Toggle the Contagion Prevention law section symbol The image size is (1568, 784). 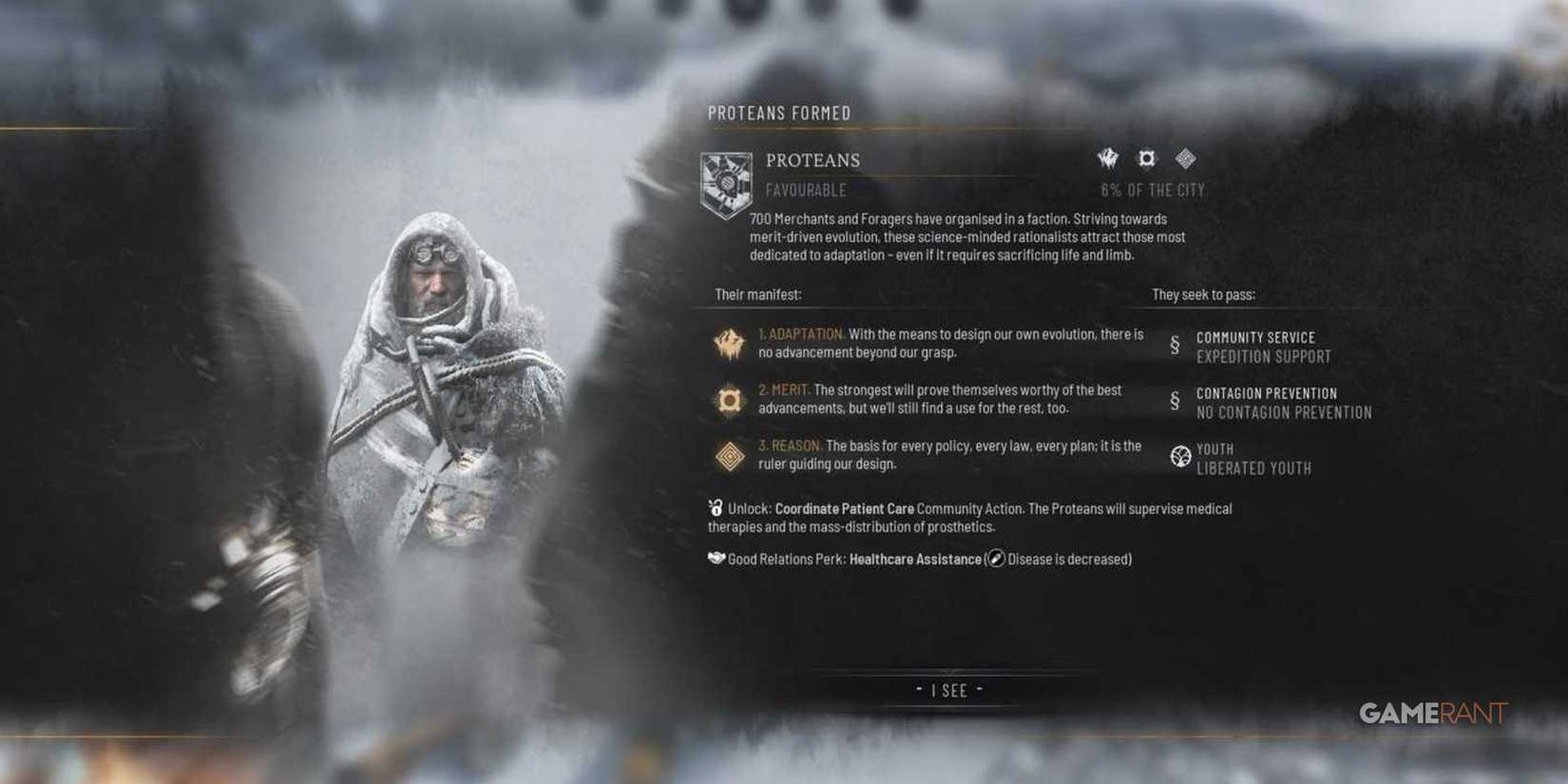tap(1177, 397)
